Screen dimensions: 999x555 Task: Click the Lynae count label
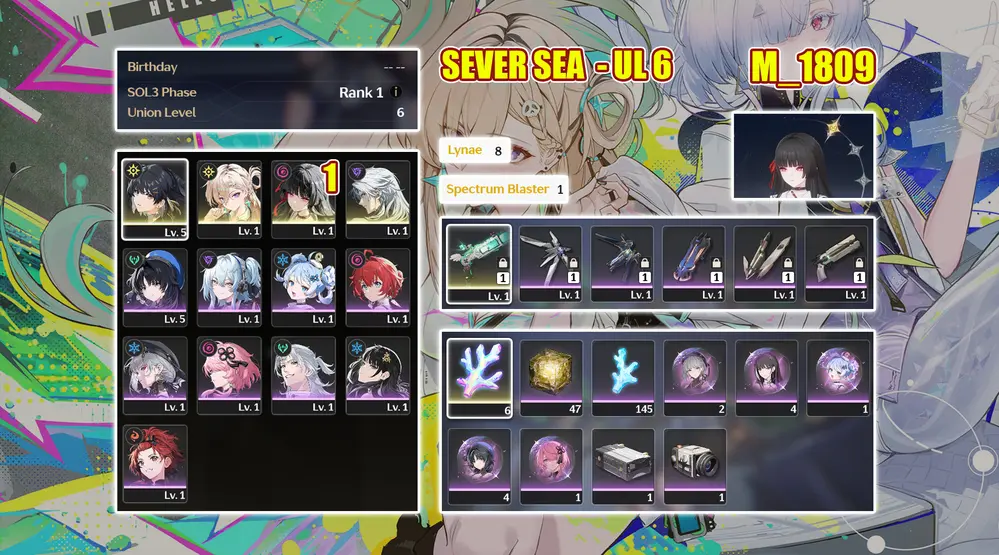[475, 150]
